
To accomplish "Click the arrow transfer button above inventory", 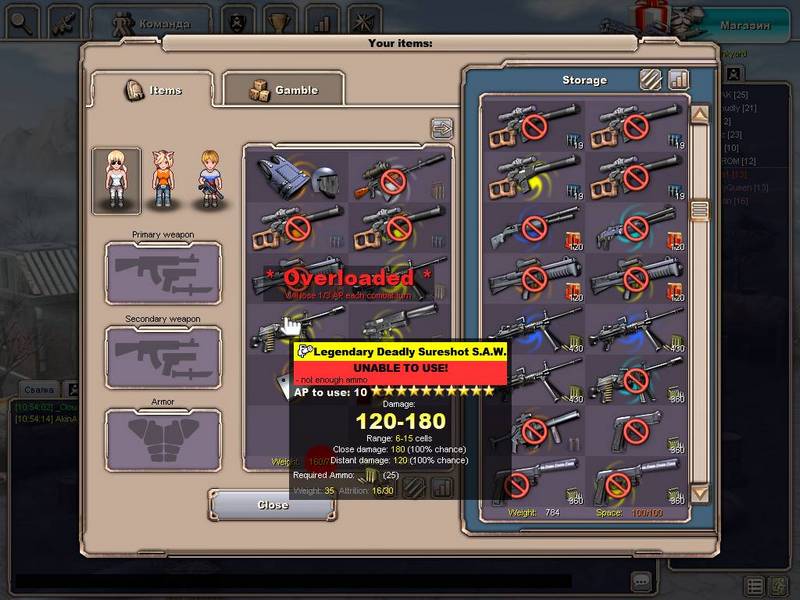I will (441, 128).
